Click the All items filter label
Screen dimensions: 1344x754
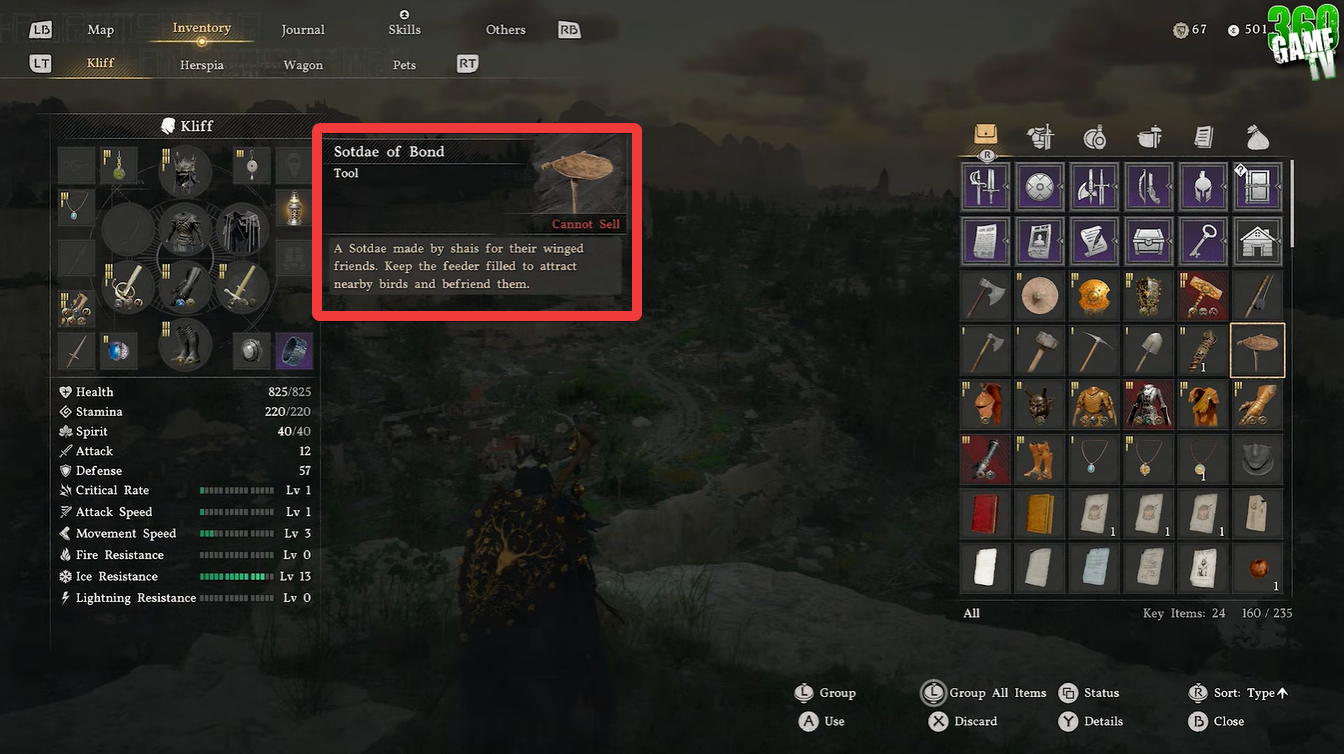click(971, 613)
